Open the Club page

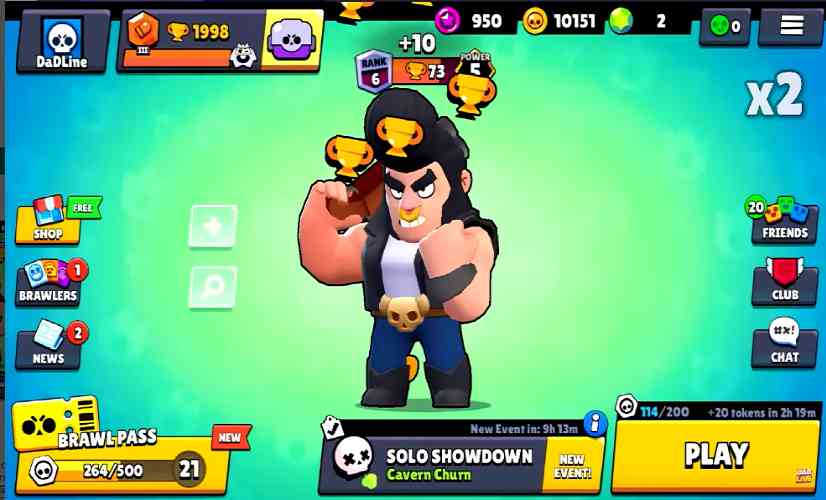point(785,281)
